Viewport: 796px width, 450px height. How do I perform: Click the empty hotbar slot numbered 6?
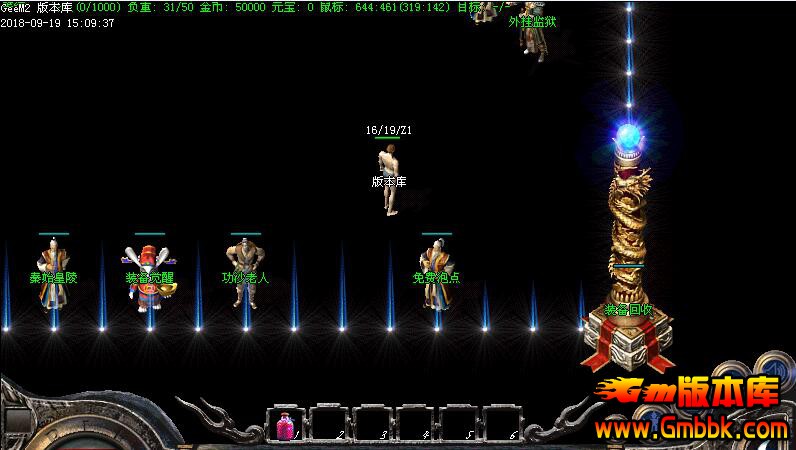click(x=502, y=424)
